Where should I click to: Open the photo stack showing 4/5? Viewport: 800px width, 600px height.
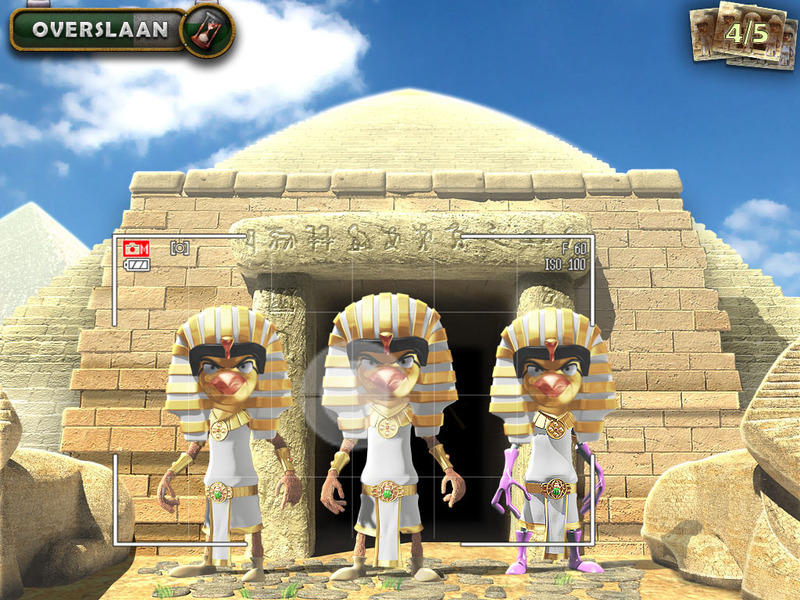pyautogui.click(x=745, y=35)
